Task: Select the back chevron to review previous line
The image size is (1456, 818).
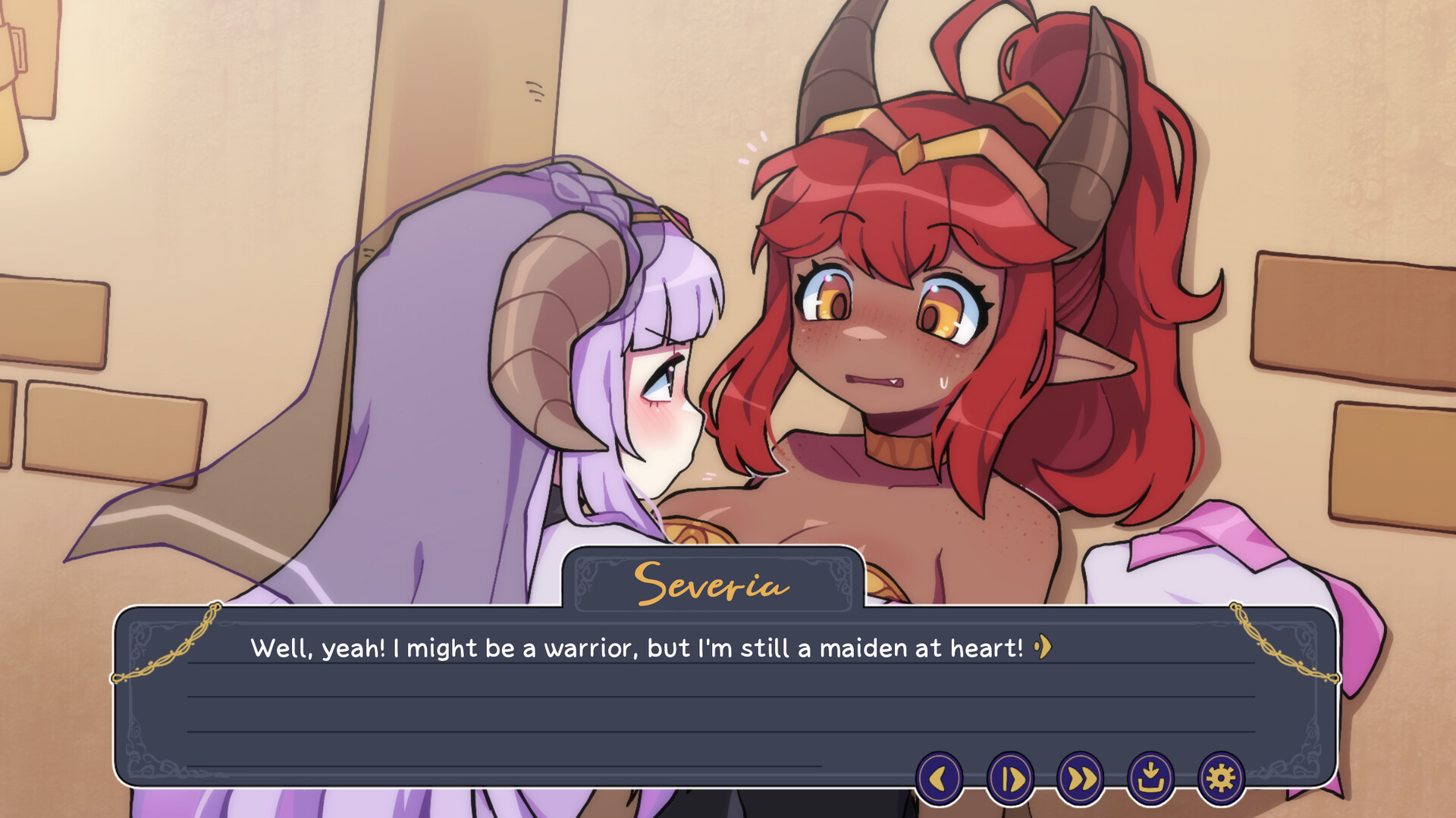Action: pyautogui.click(x=940, y=777)
